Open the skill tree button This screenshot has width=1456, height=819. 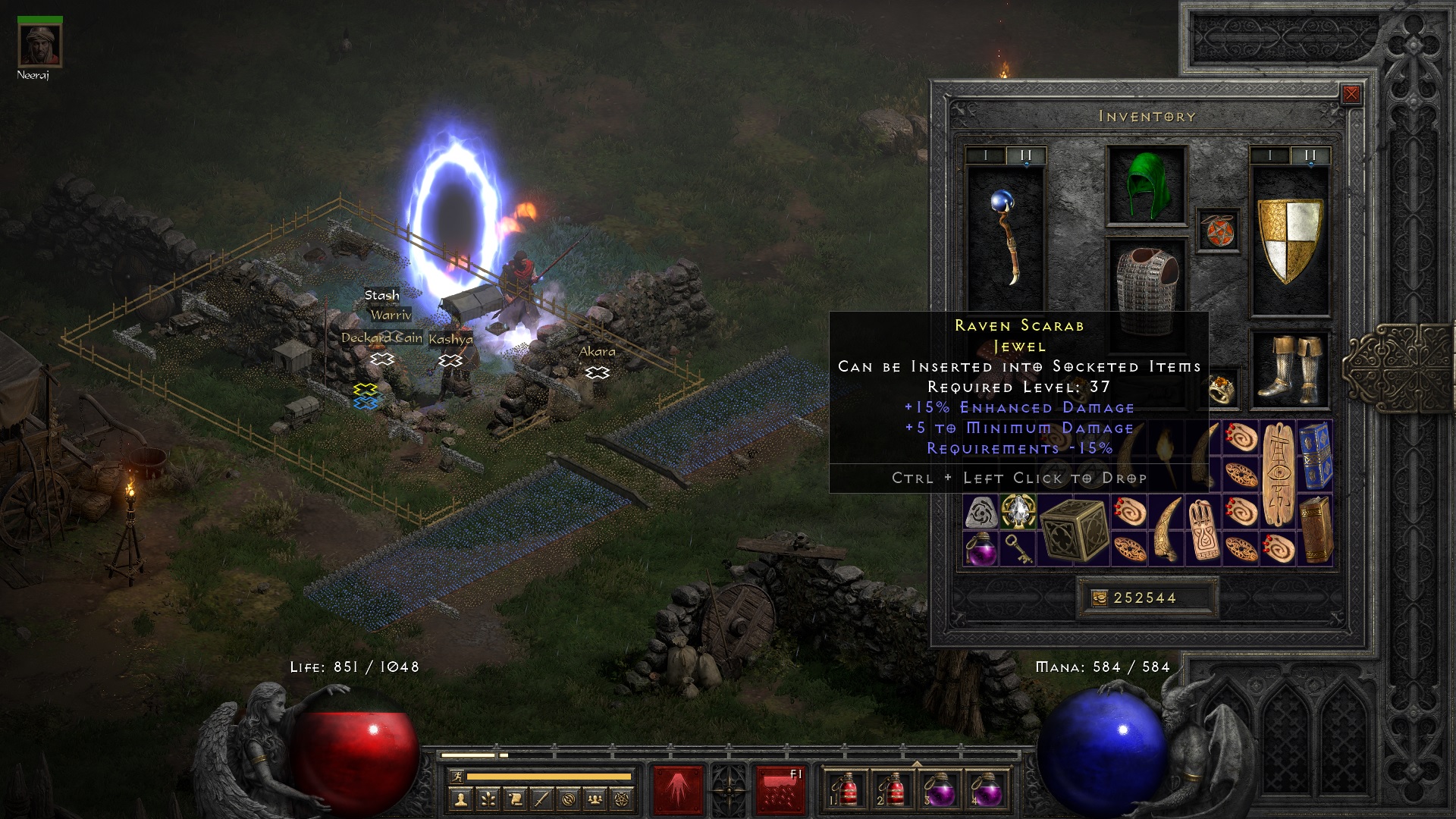click(x=488, y=799)
